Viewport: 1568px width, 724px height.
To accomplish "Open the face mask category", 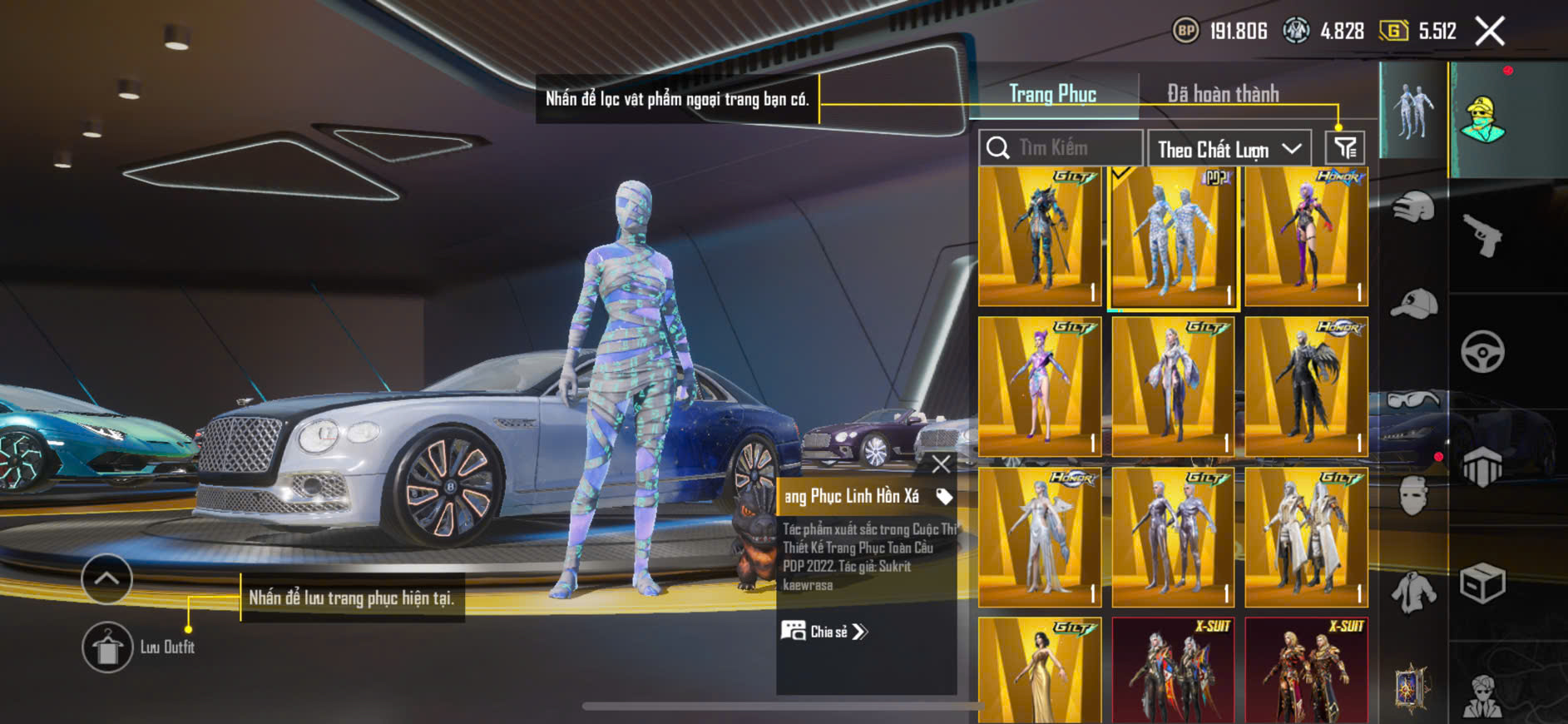I will tap(1413, 496).
